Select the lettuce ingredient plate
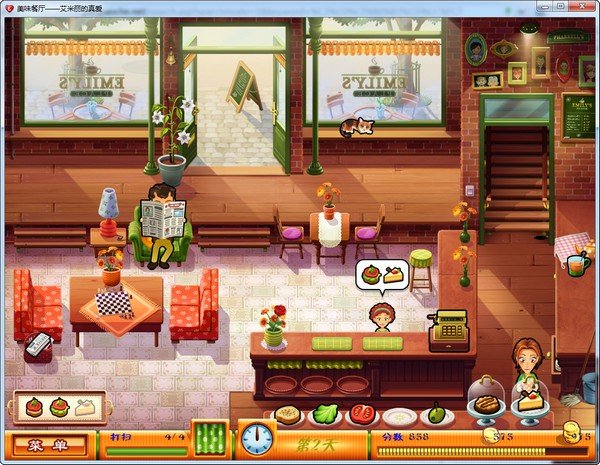 325,414
